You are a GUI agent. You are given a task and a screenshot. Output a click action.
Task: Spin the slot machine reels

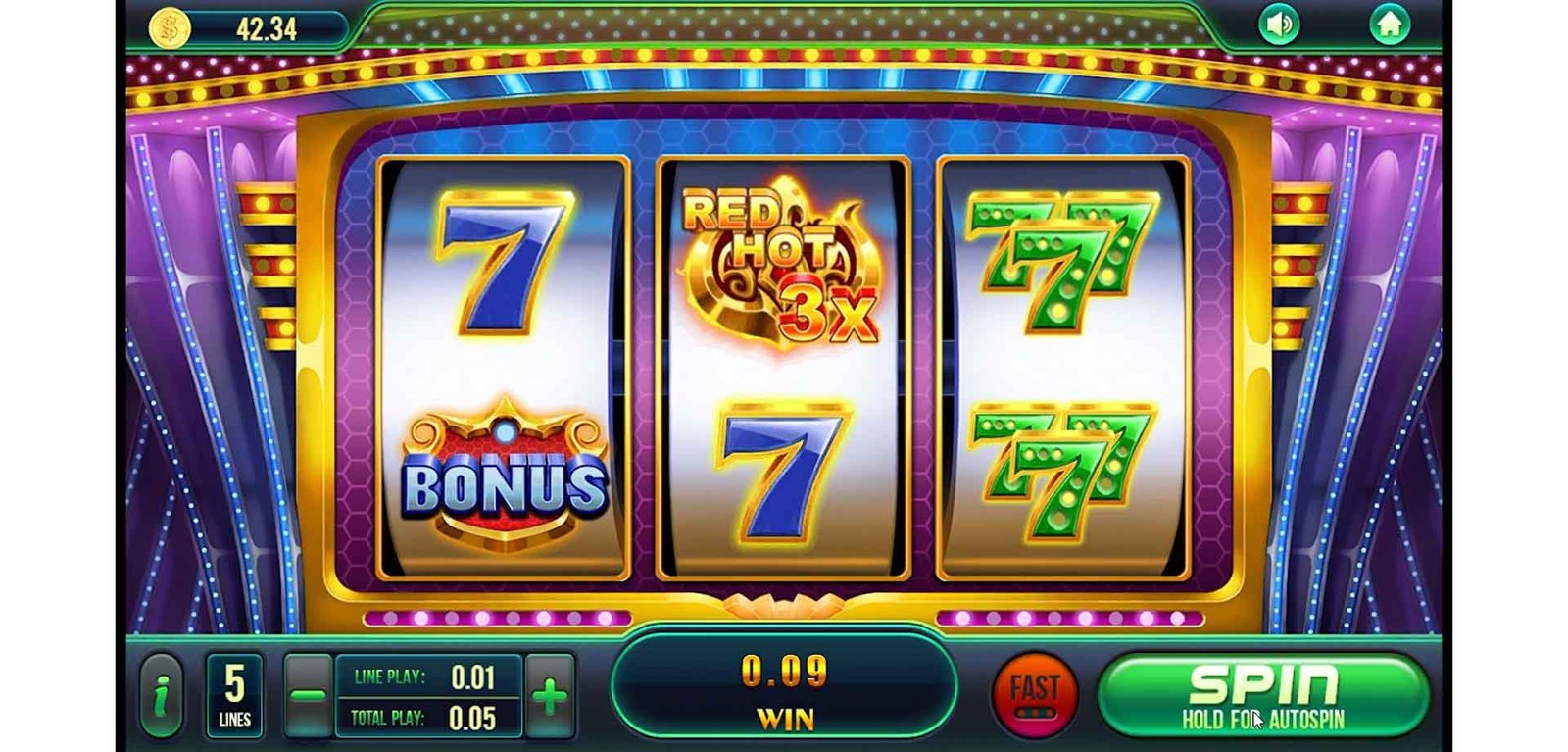(x=1262, y=695)
